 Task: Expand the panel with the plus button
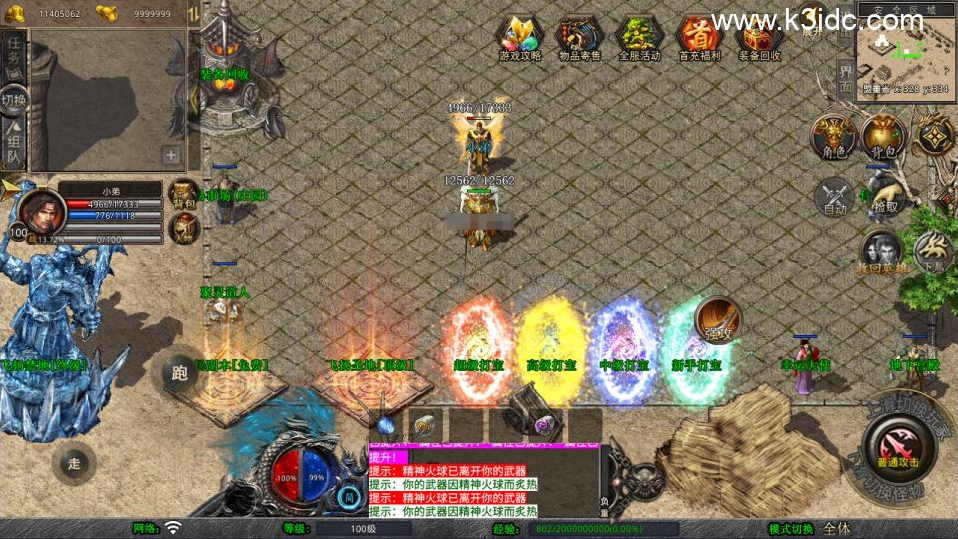click(171, 155)
